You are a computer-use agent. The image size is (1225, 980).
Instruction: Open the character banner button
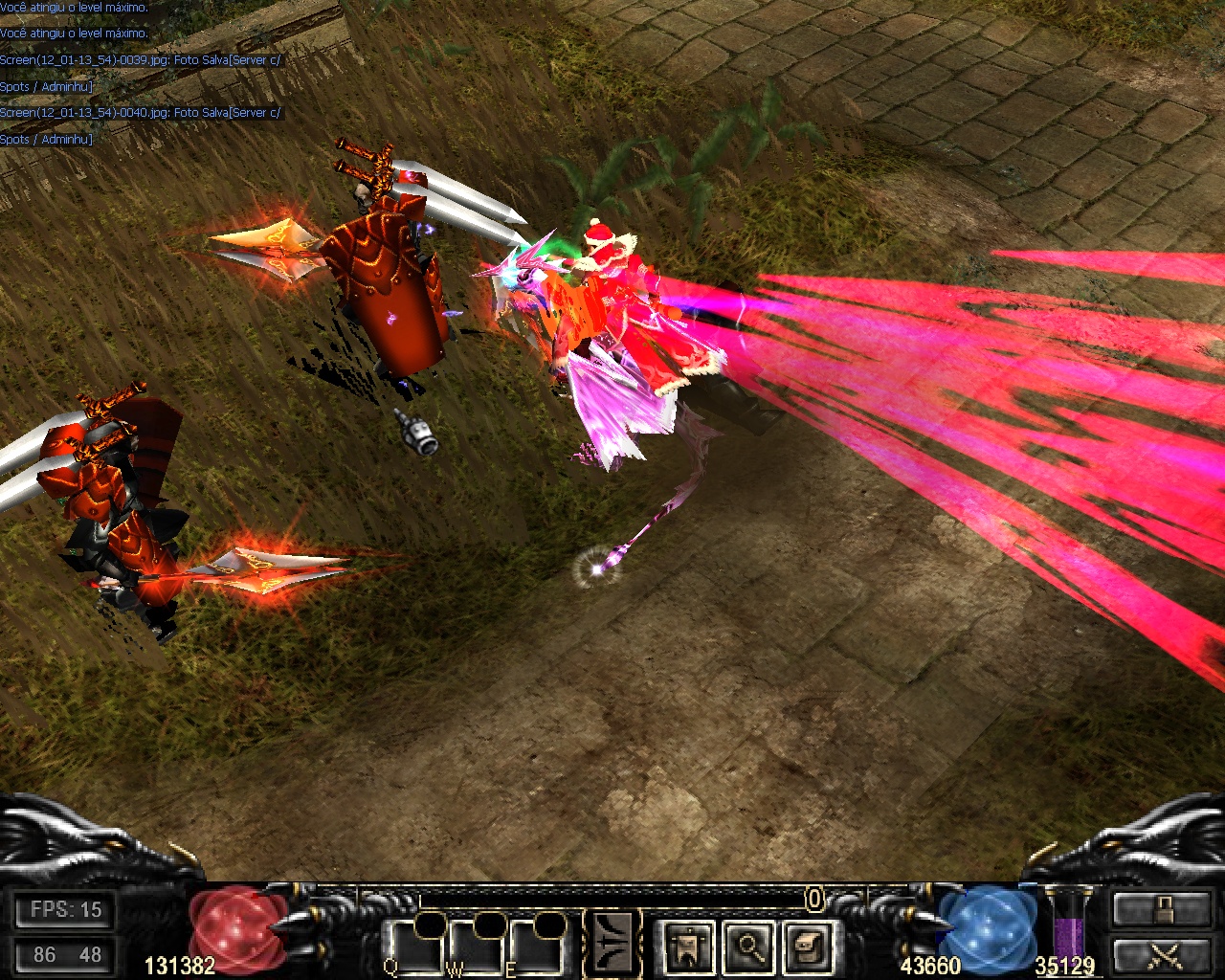tap(688, 947)
